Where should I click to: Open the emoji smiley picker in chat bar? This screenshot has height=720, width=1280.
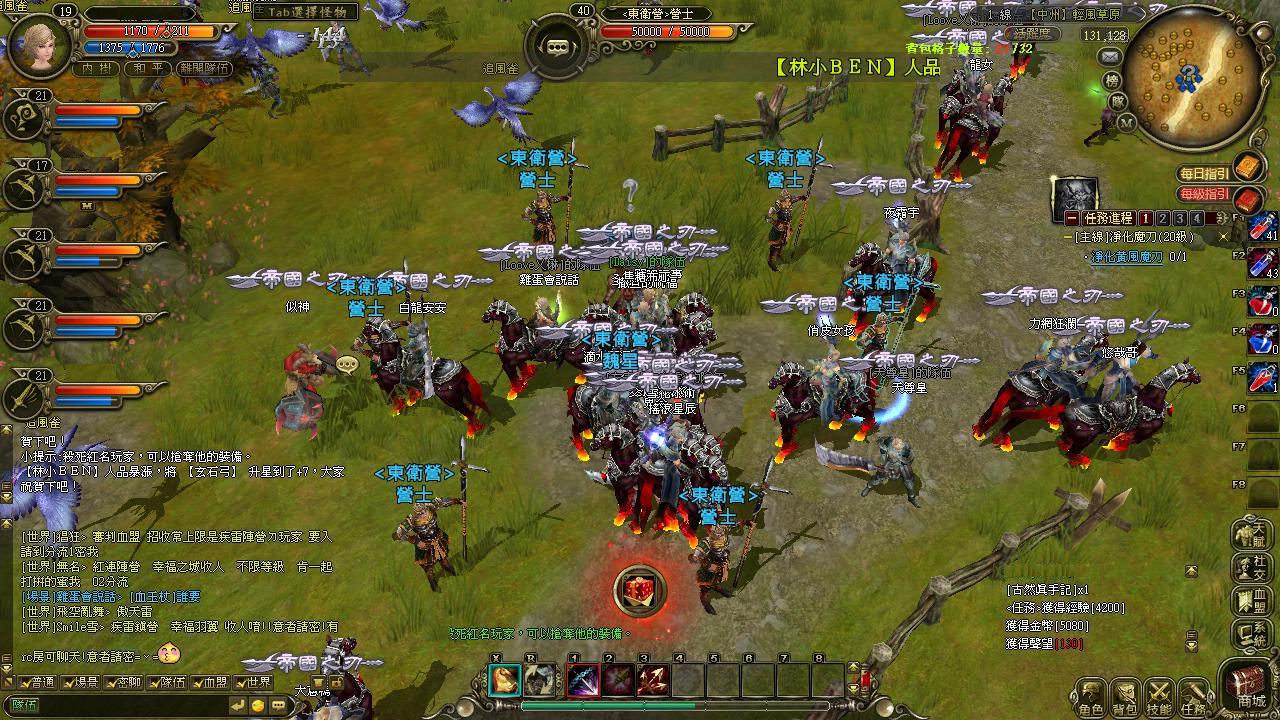click(x=257, y=705)
